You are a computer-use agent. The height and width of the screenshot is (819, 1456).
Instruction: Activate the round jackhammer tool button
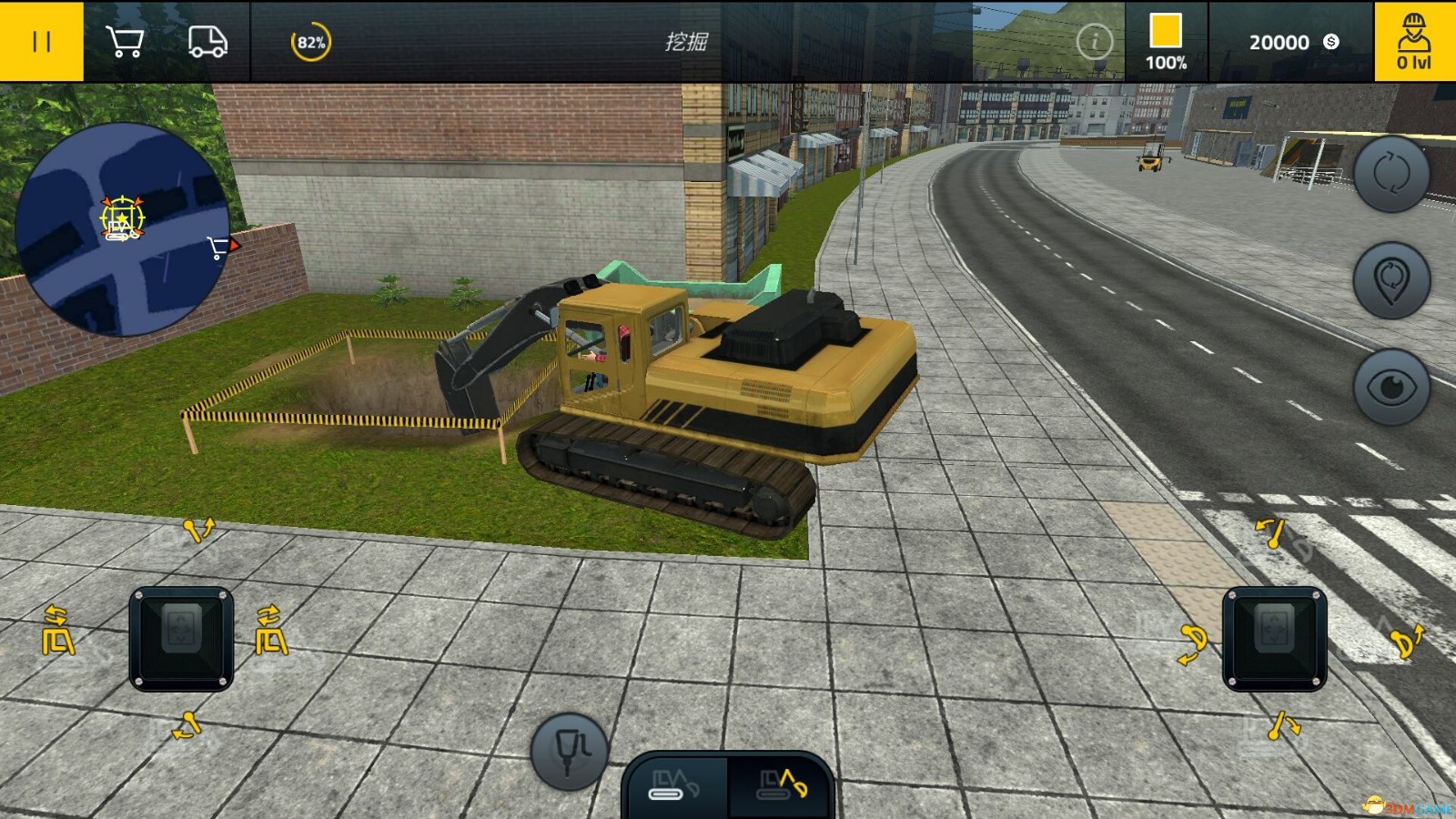pyautogui.click(x=570, y=751)
